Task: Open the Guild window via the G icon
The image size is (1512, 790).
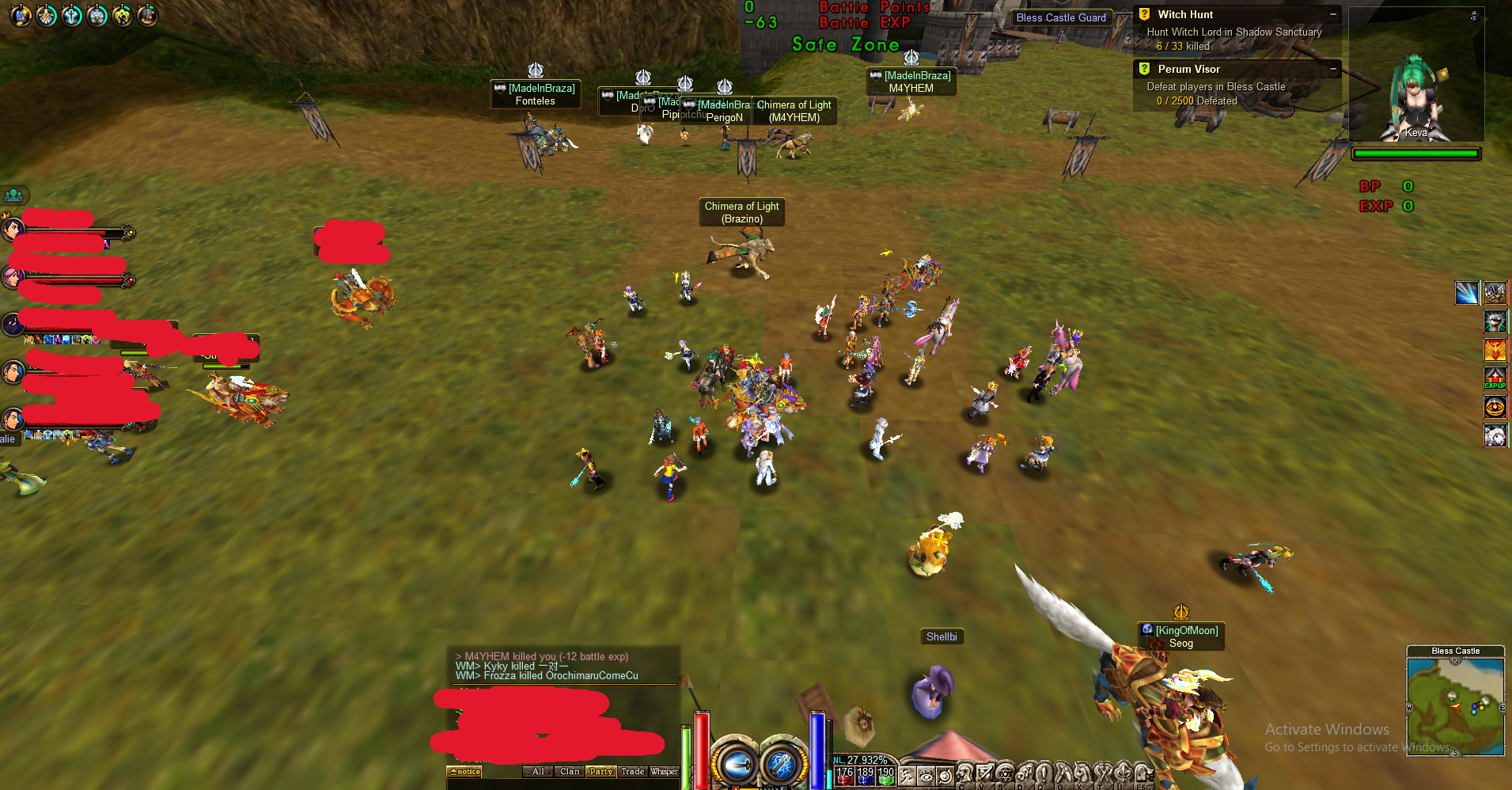Action: (1061, 773)
